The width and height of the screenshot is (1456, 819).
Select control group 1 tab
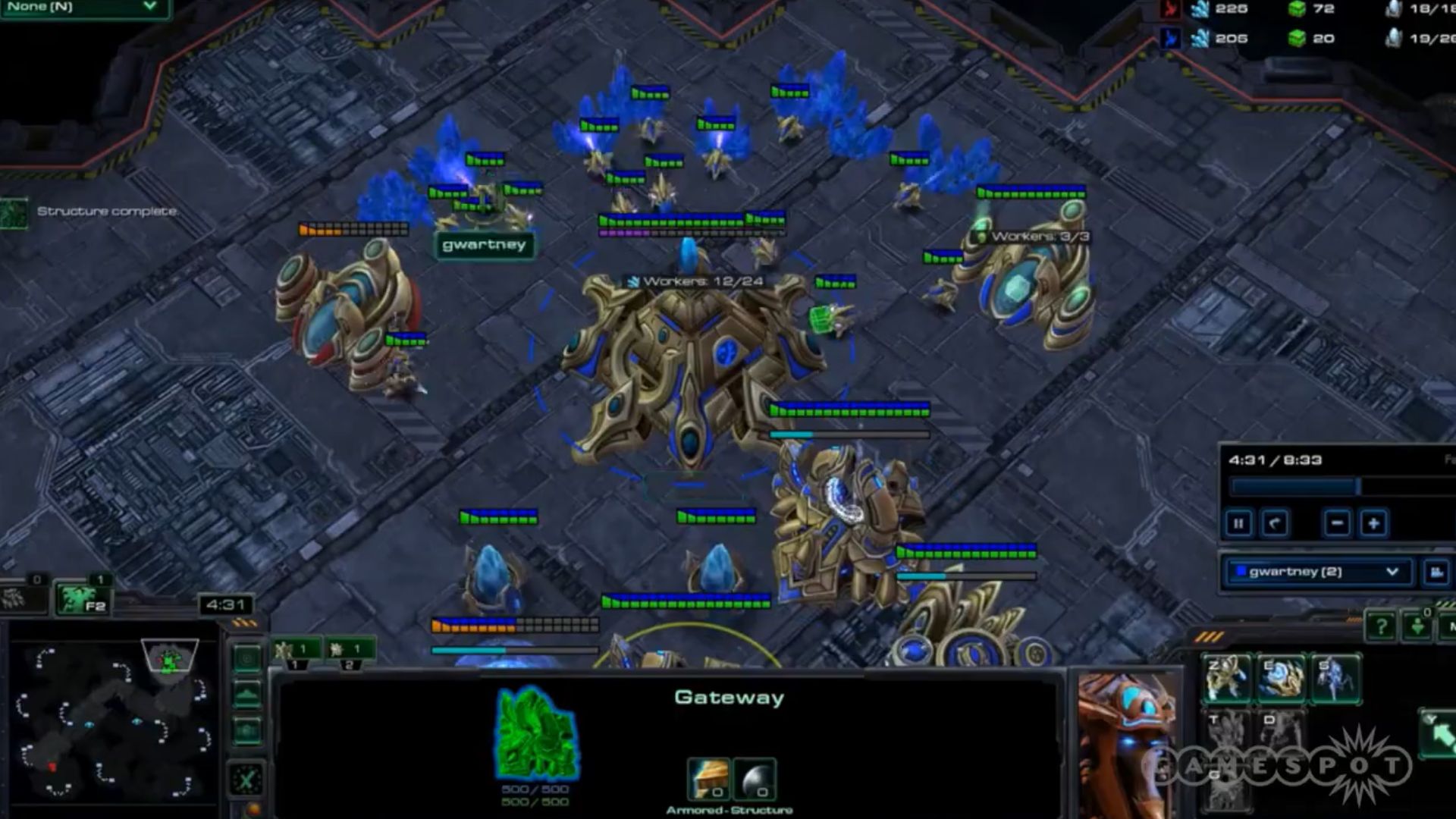[296, 651]
